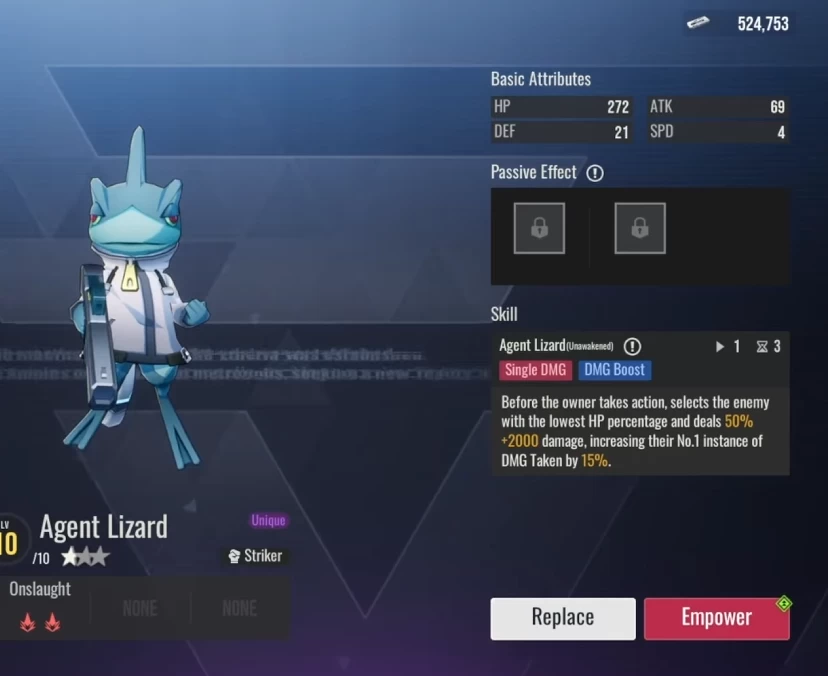Select the DMG Boost skill tag
Viewport: 828px width, 676px height.
pyautogui.click(x=614, y=370)
